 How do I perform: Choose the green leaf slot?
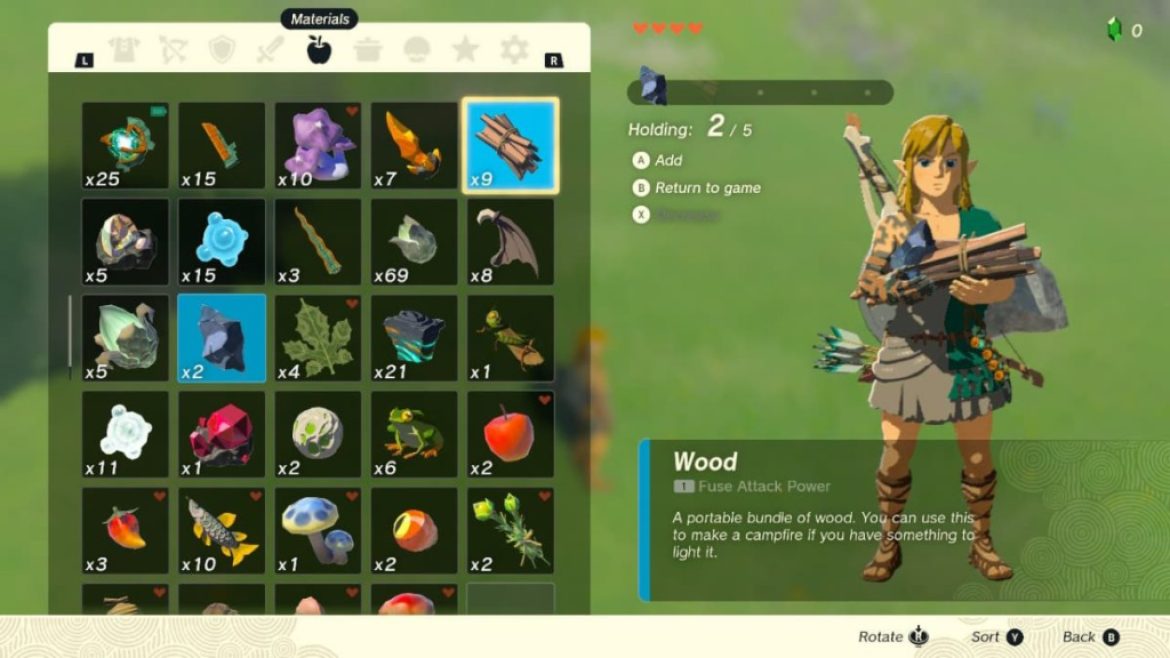[x=318, y=338]
